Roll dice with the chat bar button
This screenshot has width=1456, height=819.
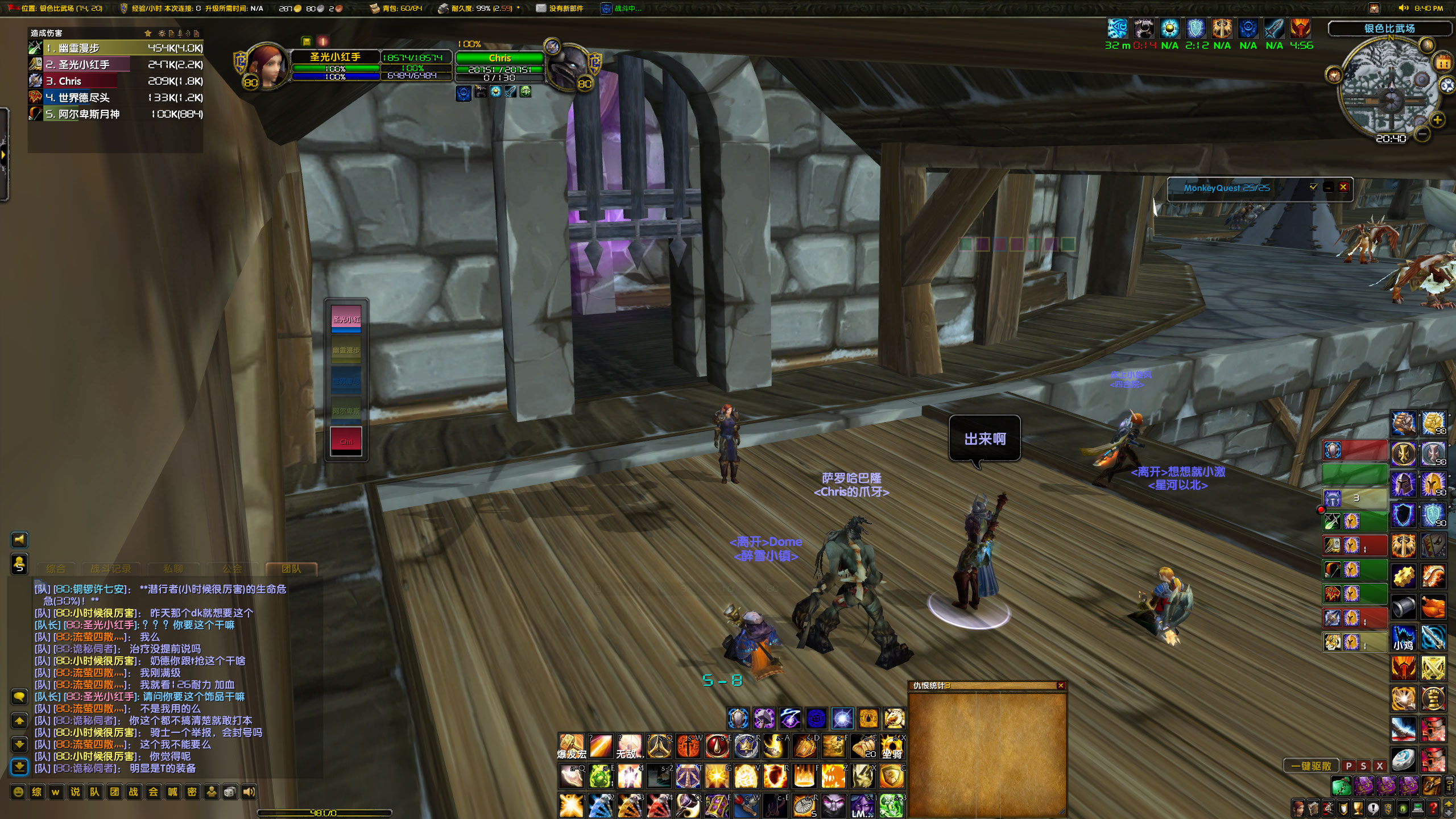pos(230,792)
